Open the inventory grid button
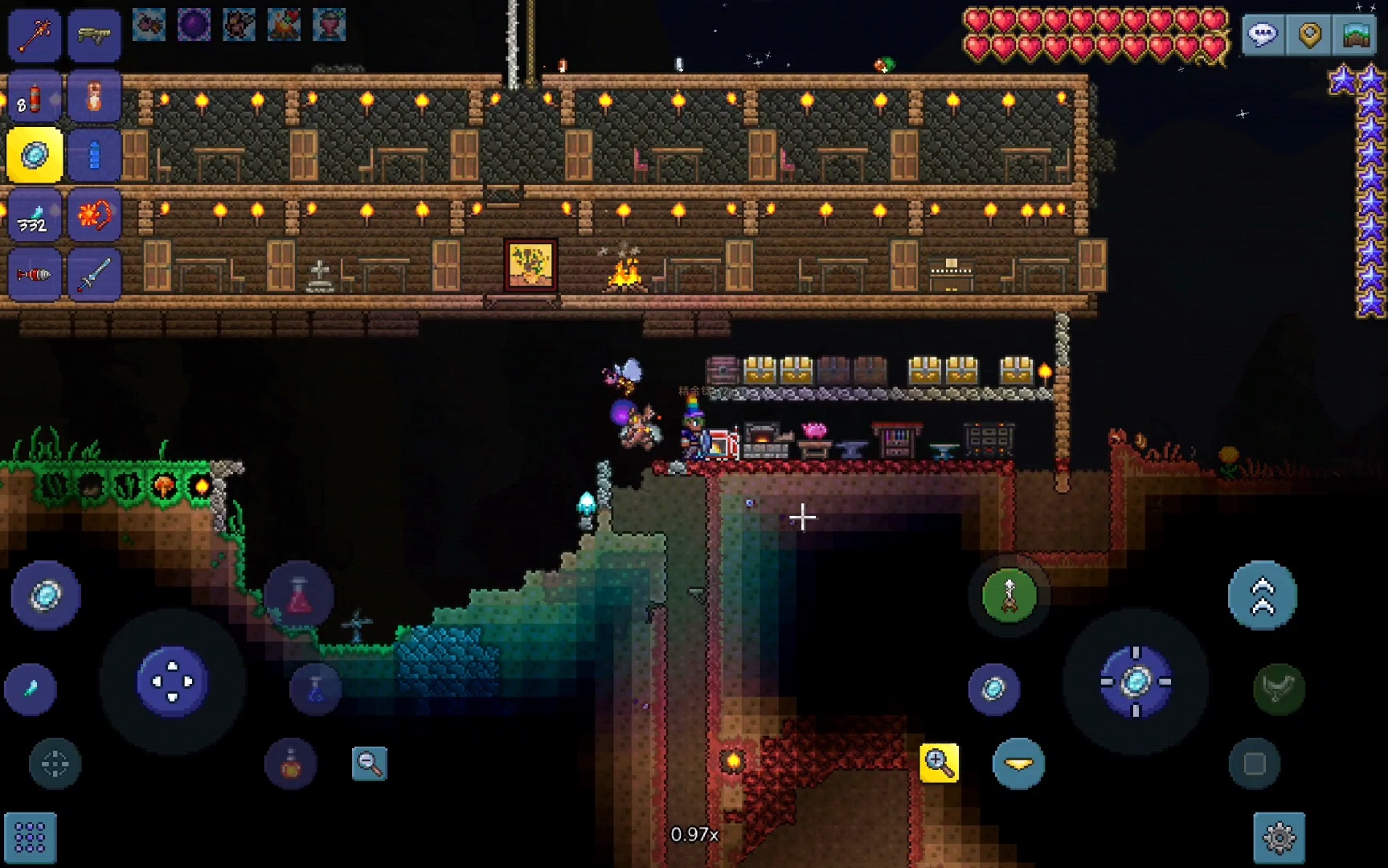 click(x=31, y=837)
